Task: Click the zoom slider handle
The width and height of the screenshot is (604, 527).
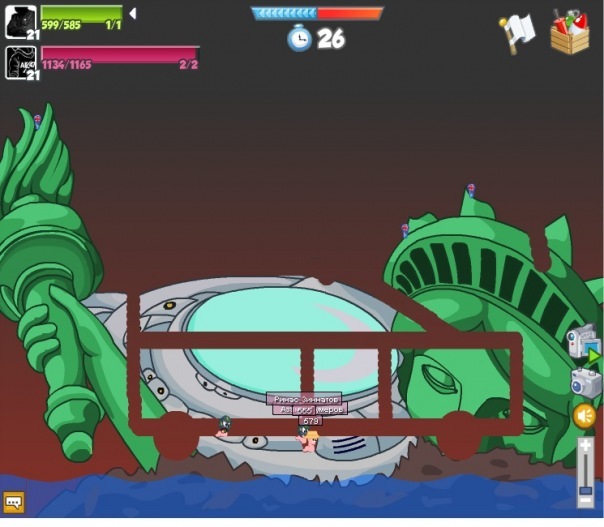Action: [586, 489]
